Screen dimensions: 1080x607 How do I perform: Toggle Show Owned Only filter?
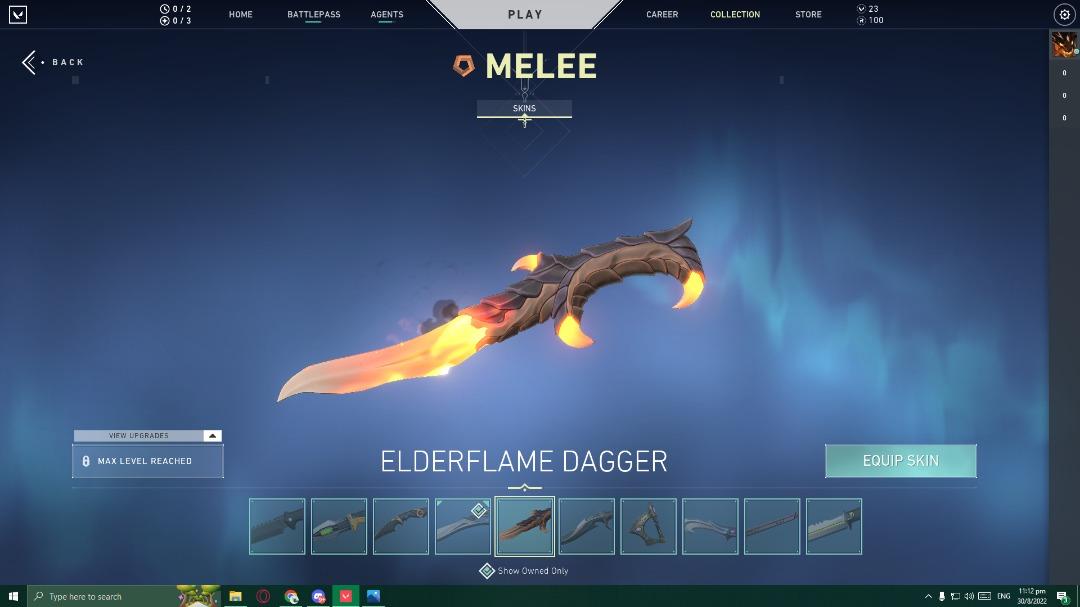pyautogui.click(x=487, y=571)
